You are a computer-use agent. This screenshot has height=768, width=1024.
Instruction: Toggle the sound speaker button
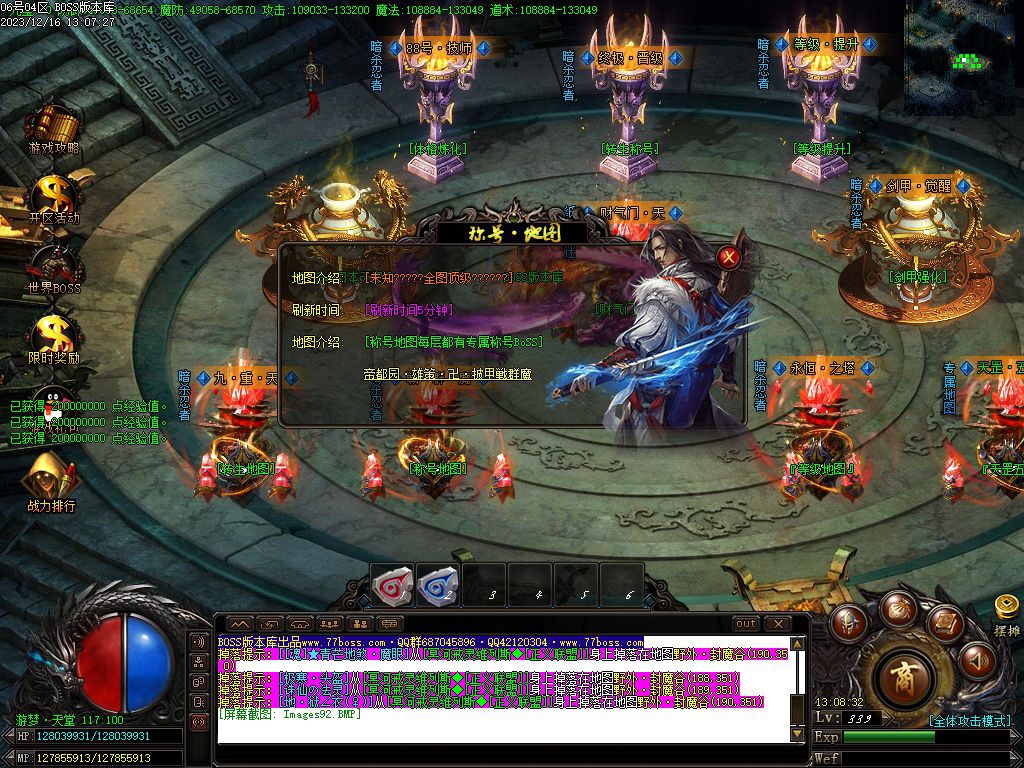977,660
